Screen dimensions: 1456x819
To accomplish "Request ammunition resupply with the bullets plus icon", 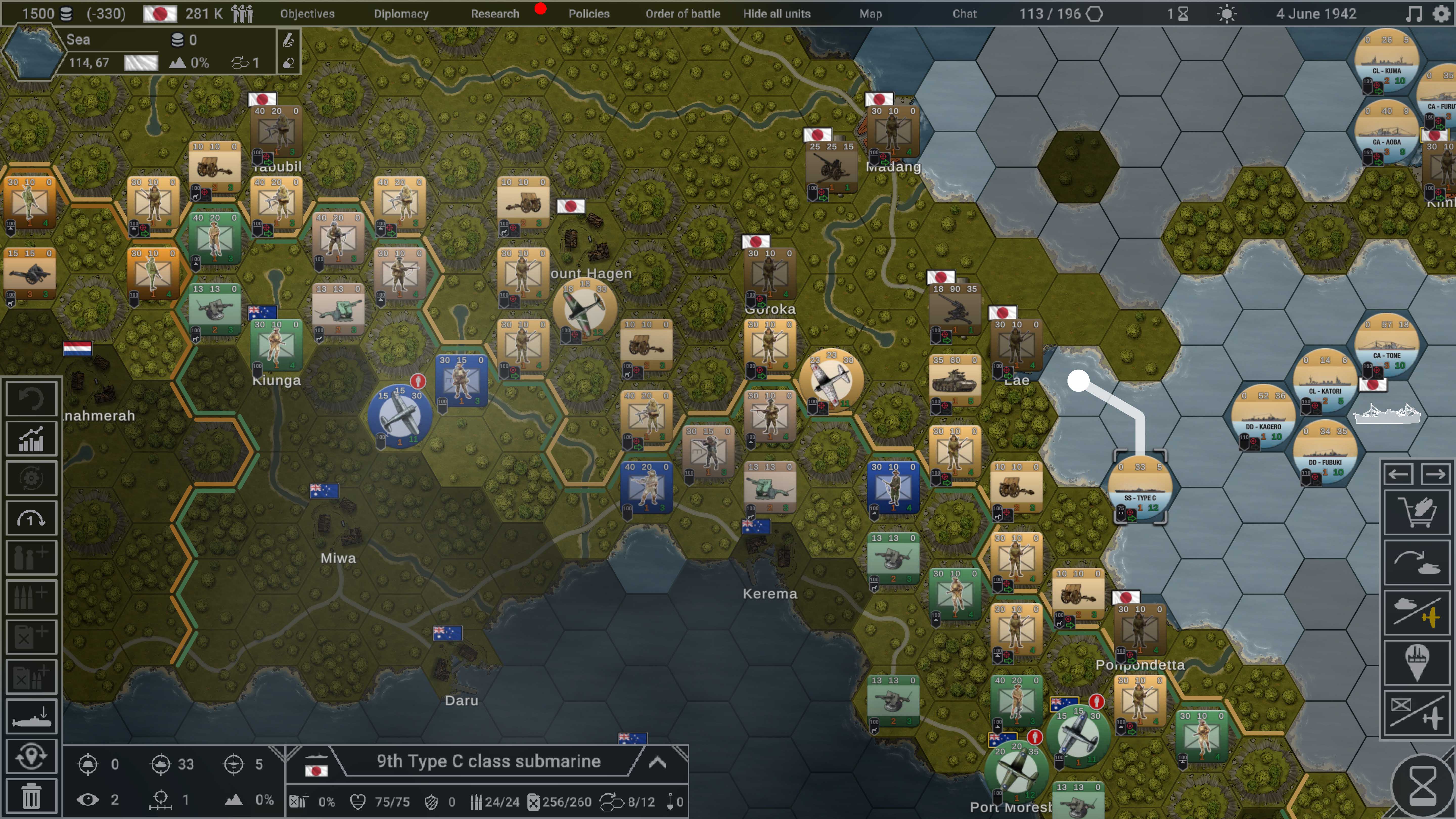I will tap(31, 597).
